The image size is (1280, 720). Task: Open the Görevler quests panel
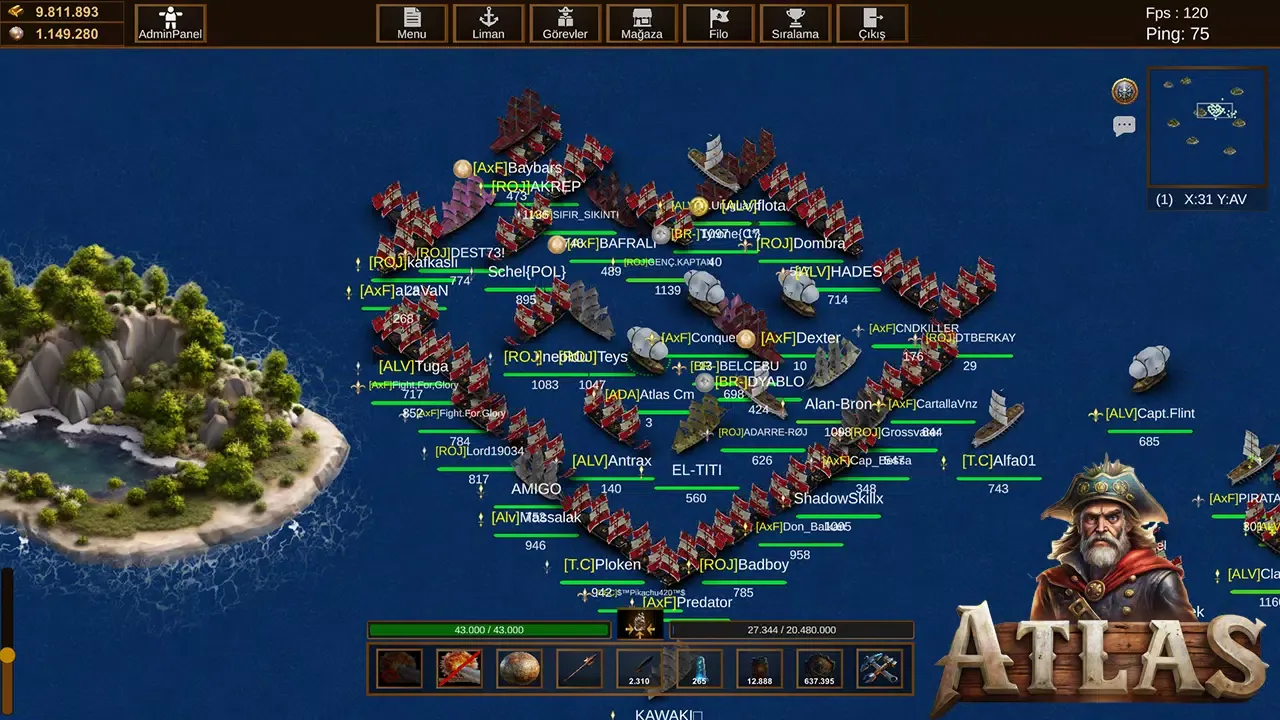click(x=565, y=22)
